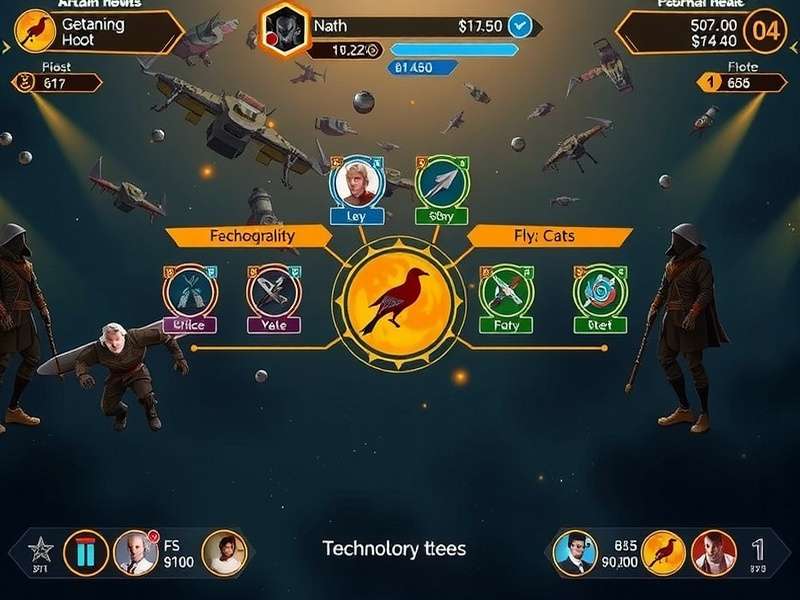Click the orange 04 circular counter
This screenshot has height=600, width=800.
click(x=764, y=30)
